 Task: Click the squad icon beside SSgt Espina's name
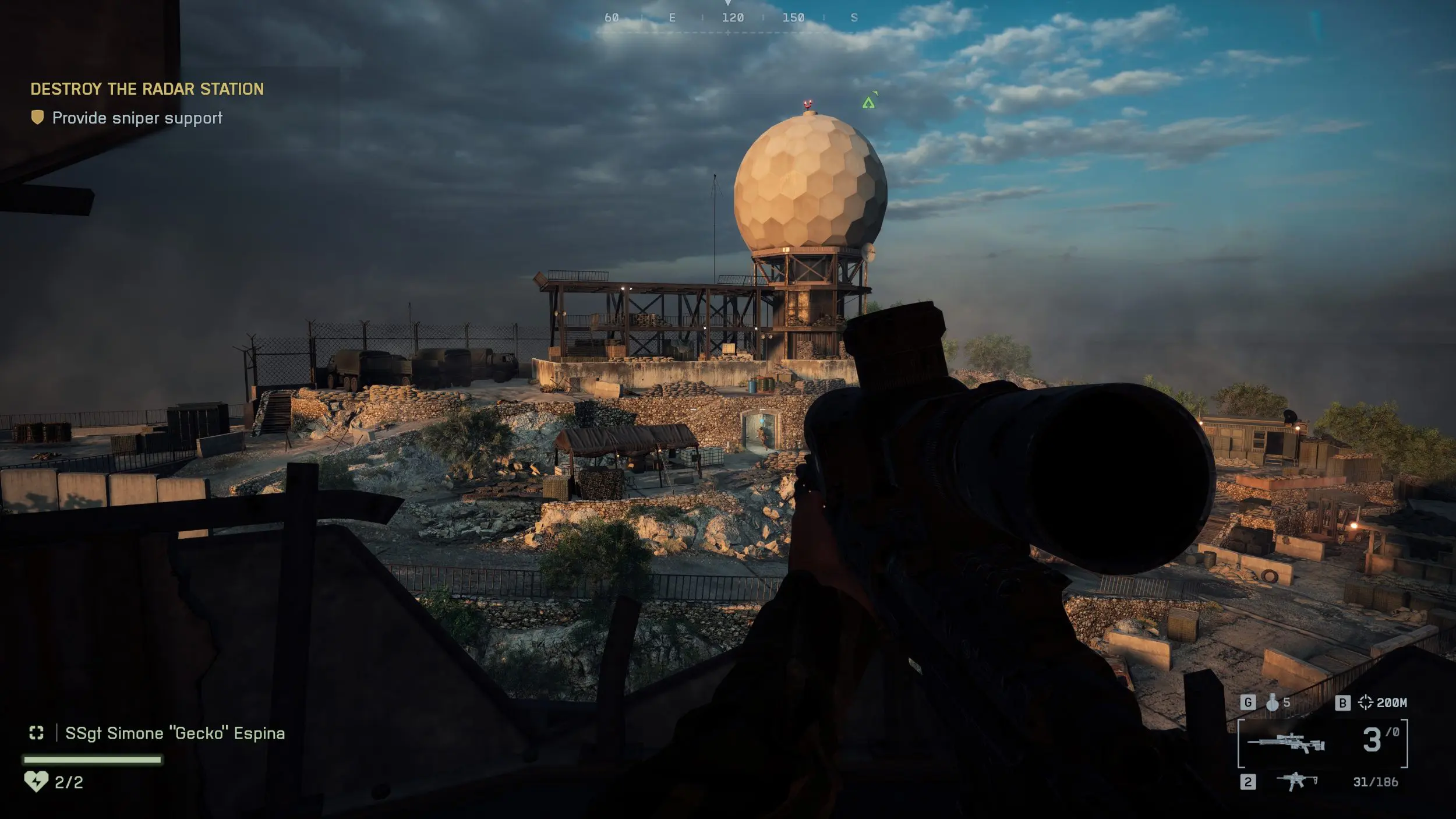pyautogui.click(x=37, y=733)
